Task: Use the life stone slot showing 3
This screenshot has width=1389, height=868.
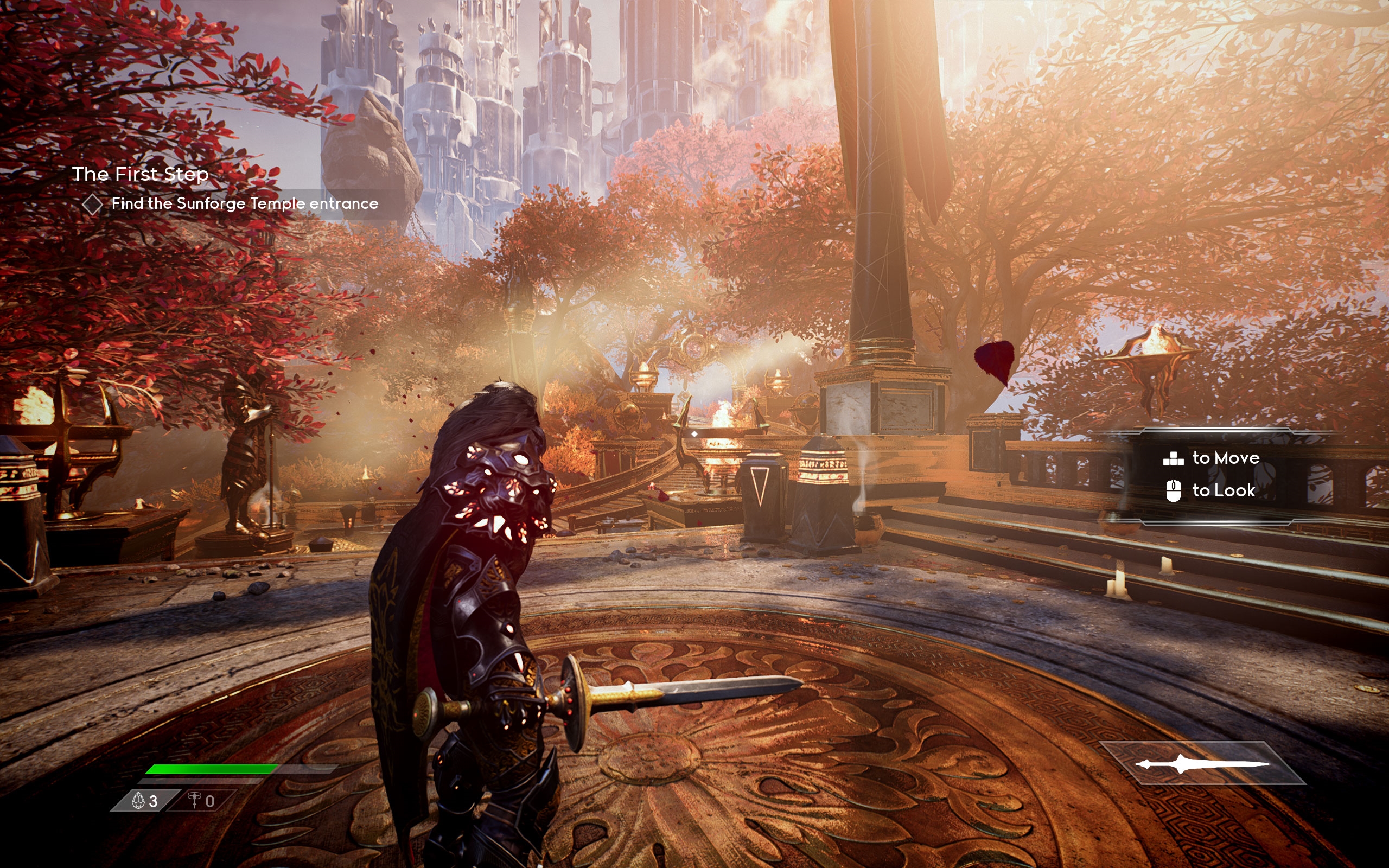Action: [145, 801]
